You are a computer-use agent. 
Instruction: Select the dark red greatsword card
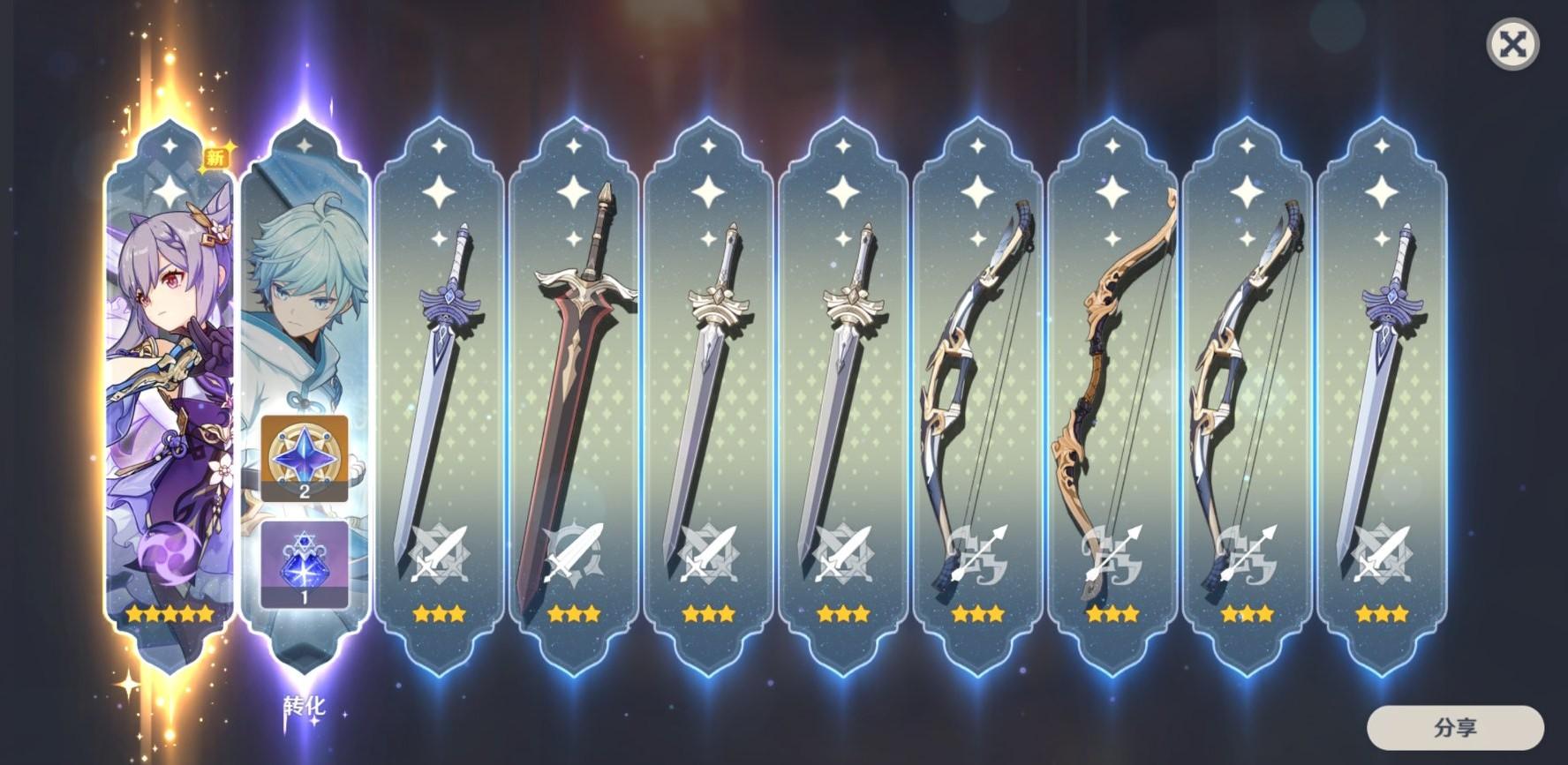point(574,397)
